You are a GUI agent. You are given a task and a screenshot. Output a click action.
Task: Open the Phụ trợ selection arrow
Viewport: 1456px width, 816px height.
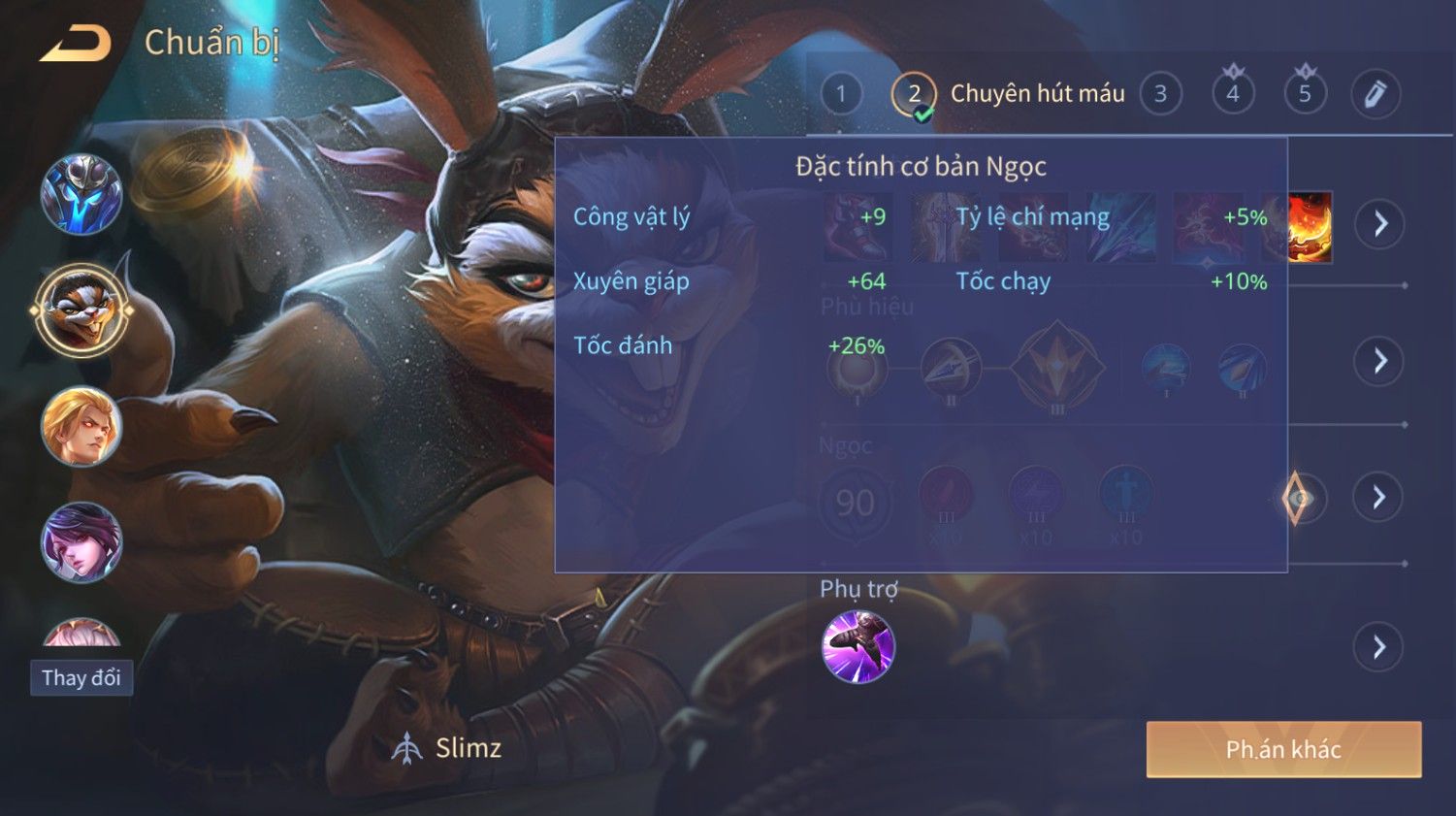click(1379, 647)
